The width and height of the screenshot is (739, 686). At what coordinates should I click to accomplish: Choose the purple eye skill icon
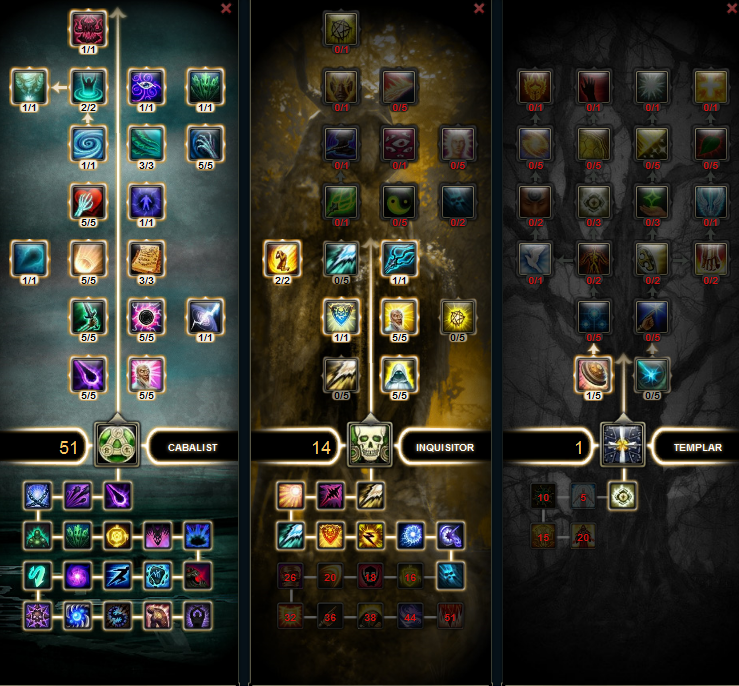pos(147,86)
